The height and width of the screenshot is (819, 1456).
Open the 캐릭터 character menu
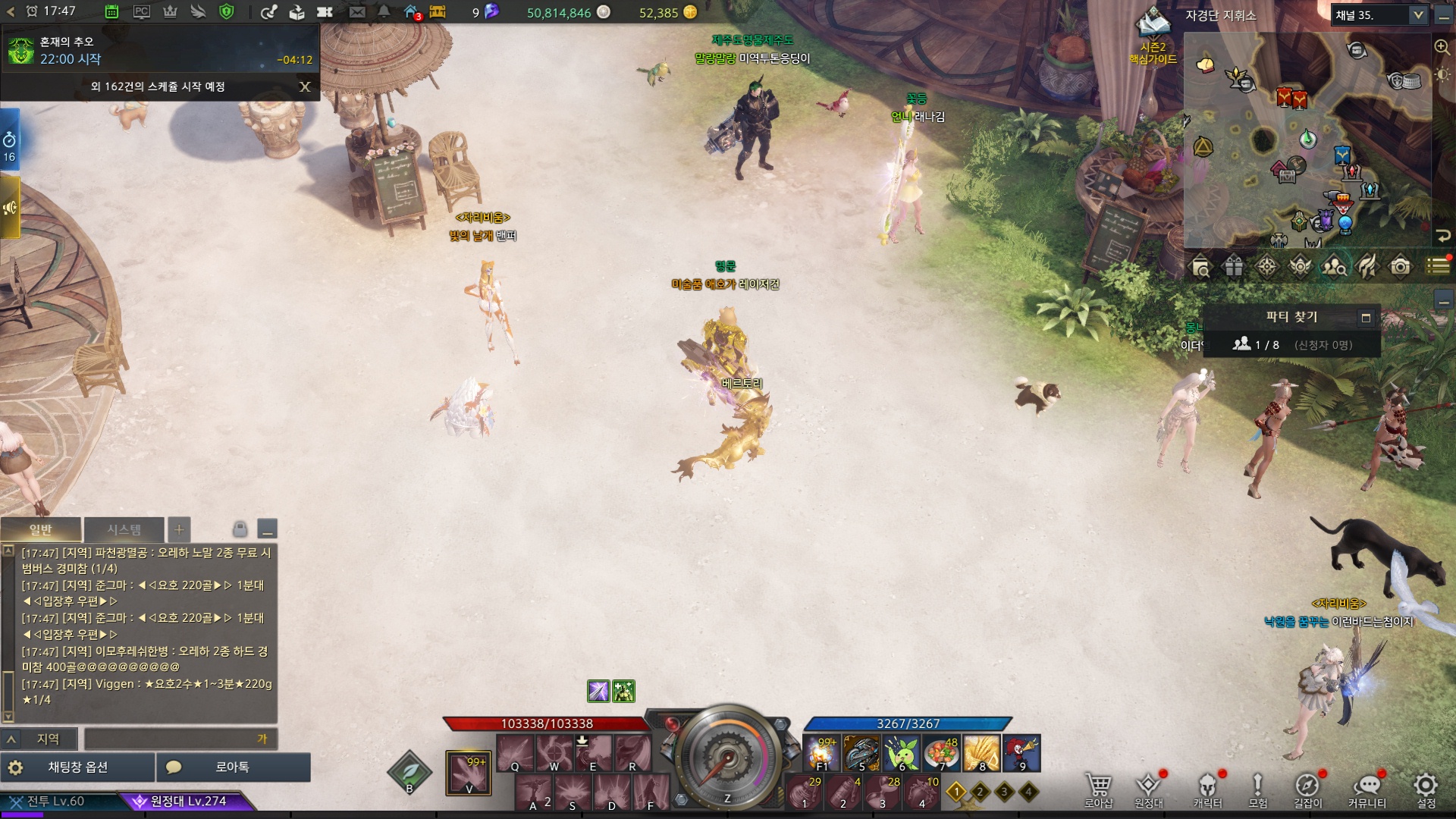click(x=1207, y=789)
